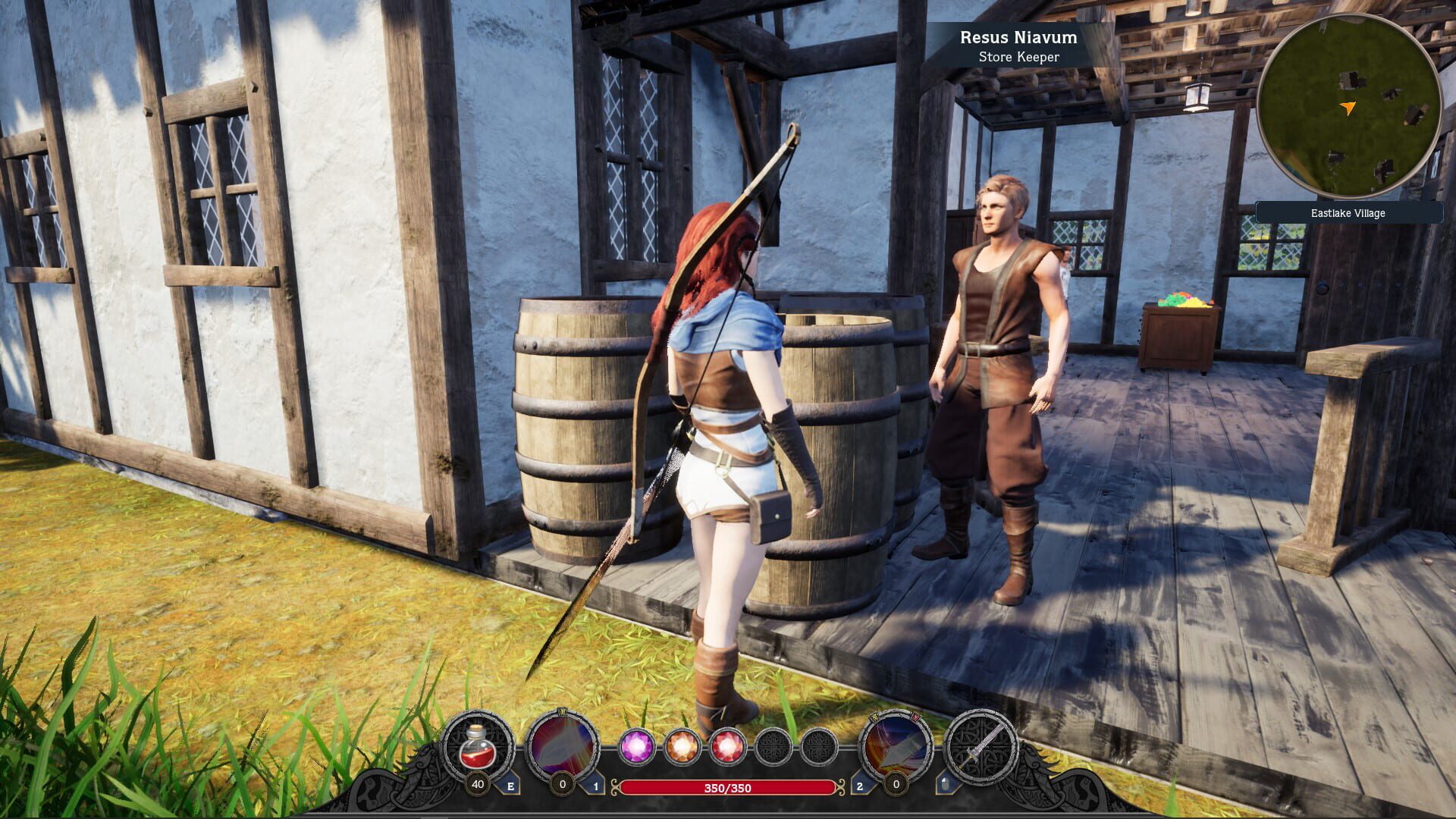Click the 0 charge counter on the spell slot
Screen dimensions: 1456x819
(563, 784)
